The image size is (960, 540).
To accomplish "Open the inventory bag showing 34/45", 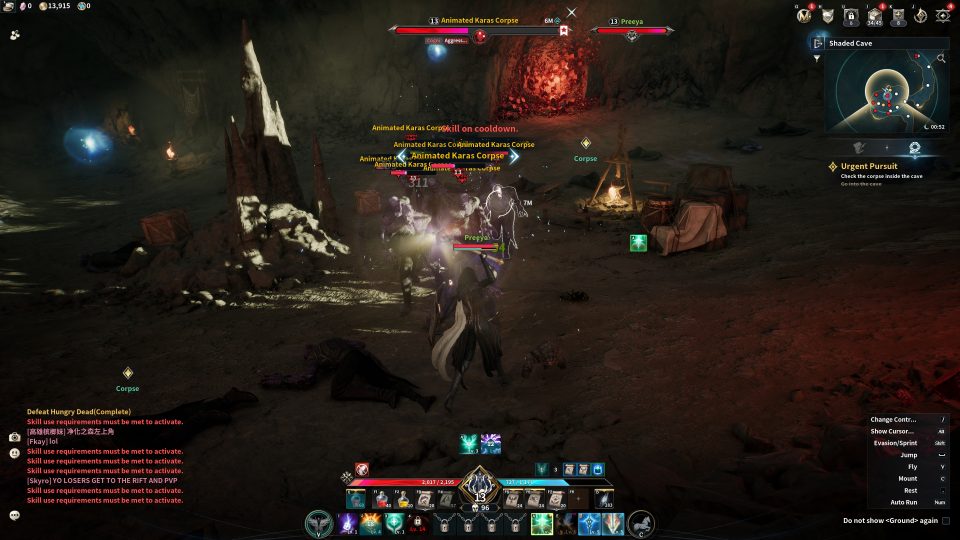I will point(874,16).
